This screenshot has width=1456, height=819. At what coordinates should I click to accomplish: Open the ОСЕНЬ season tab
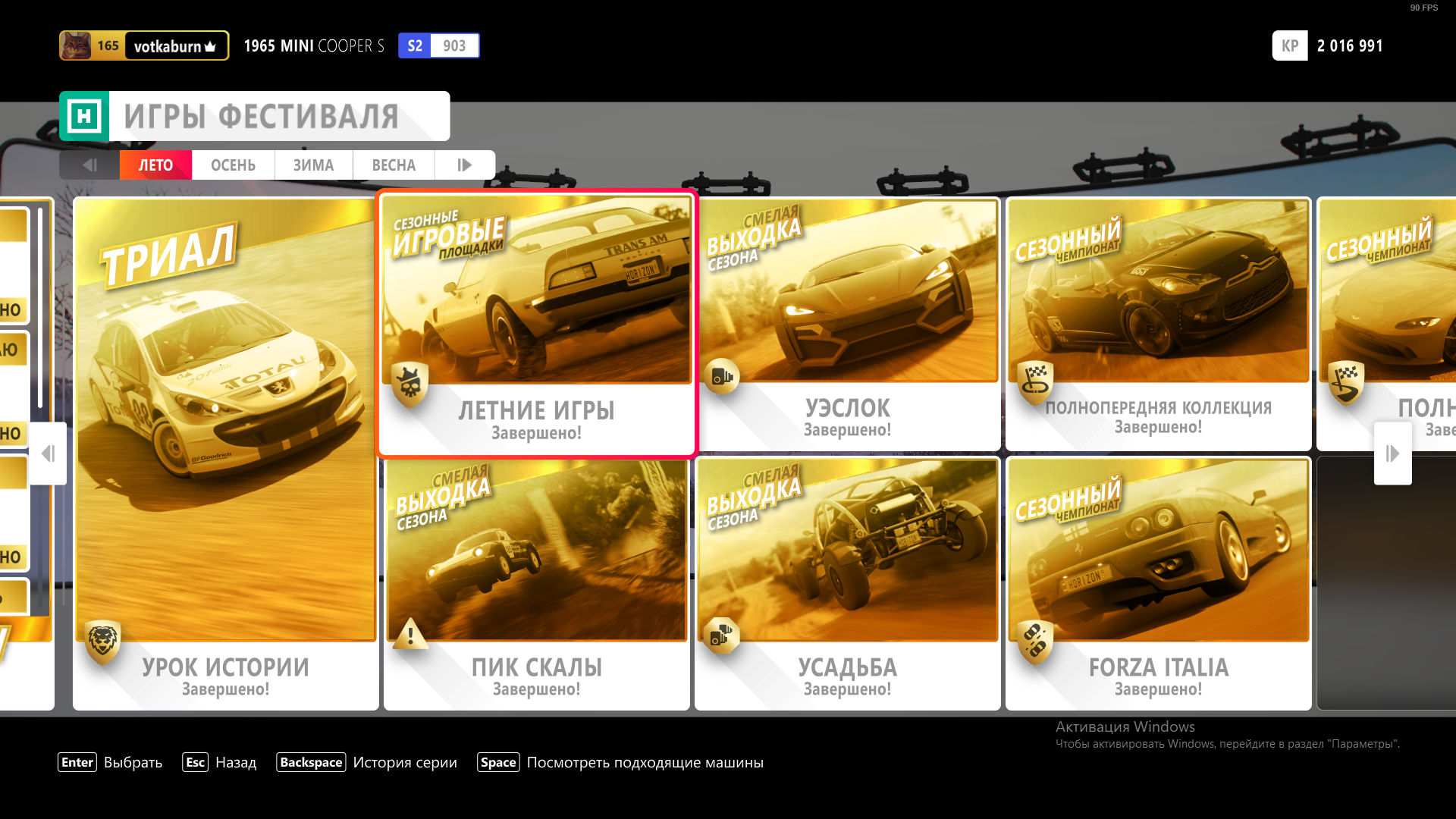tap(233, 165)
